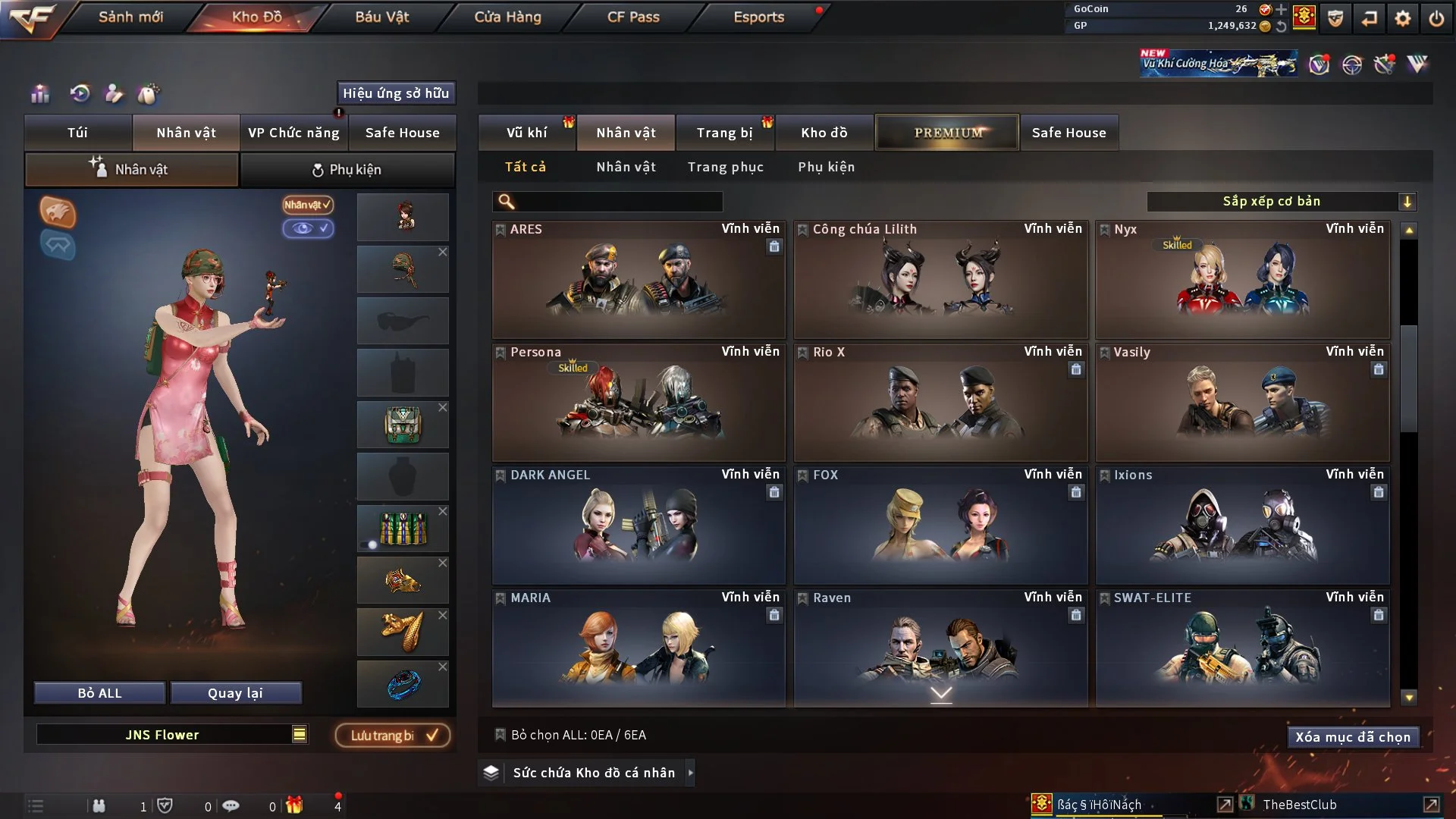Toggle the eye visibility icon below Nhân vật check
The height and width of the screenshot is (819, 1456).
point(309,228)
